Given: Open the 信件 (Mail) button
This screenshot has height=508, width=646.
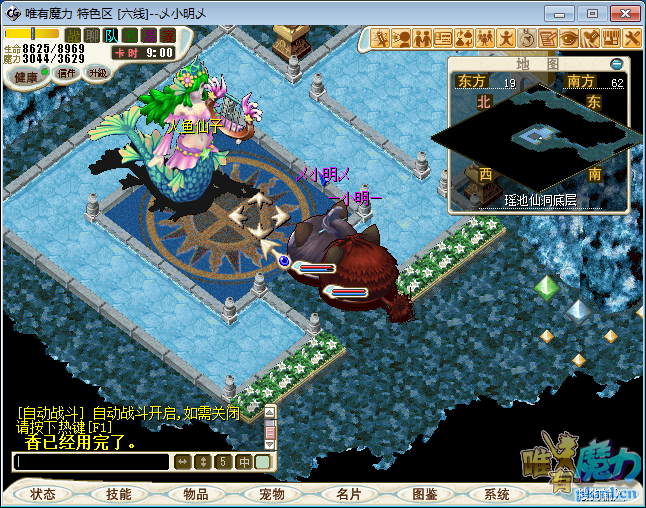Looking at the screenshot, I should (x=67, y=73).
